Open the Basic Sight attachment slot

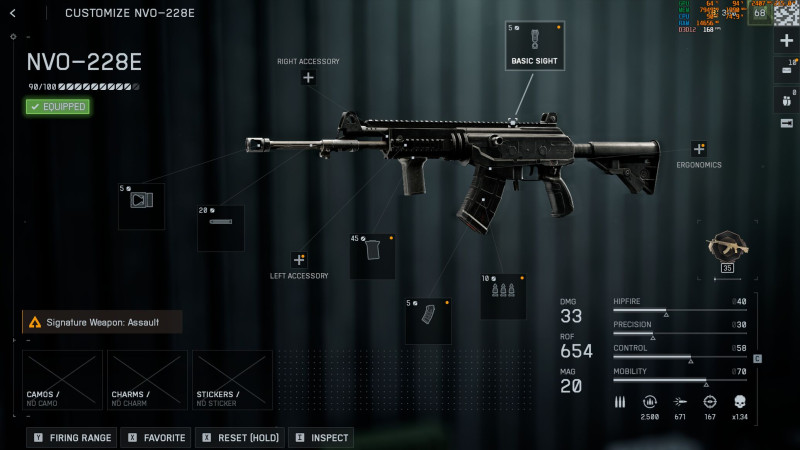[x=534, y=45]
